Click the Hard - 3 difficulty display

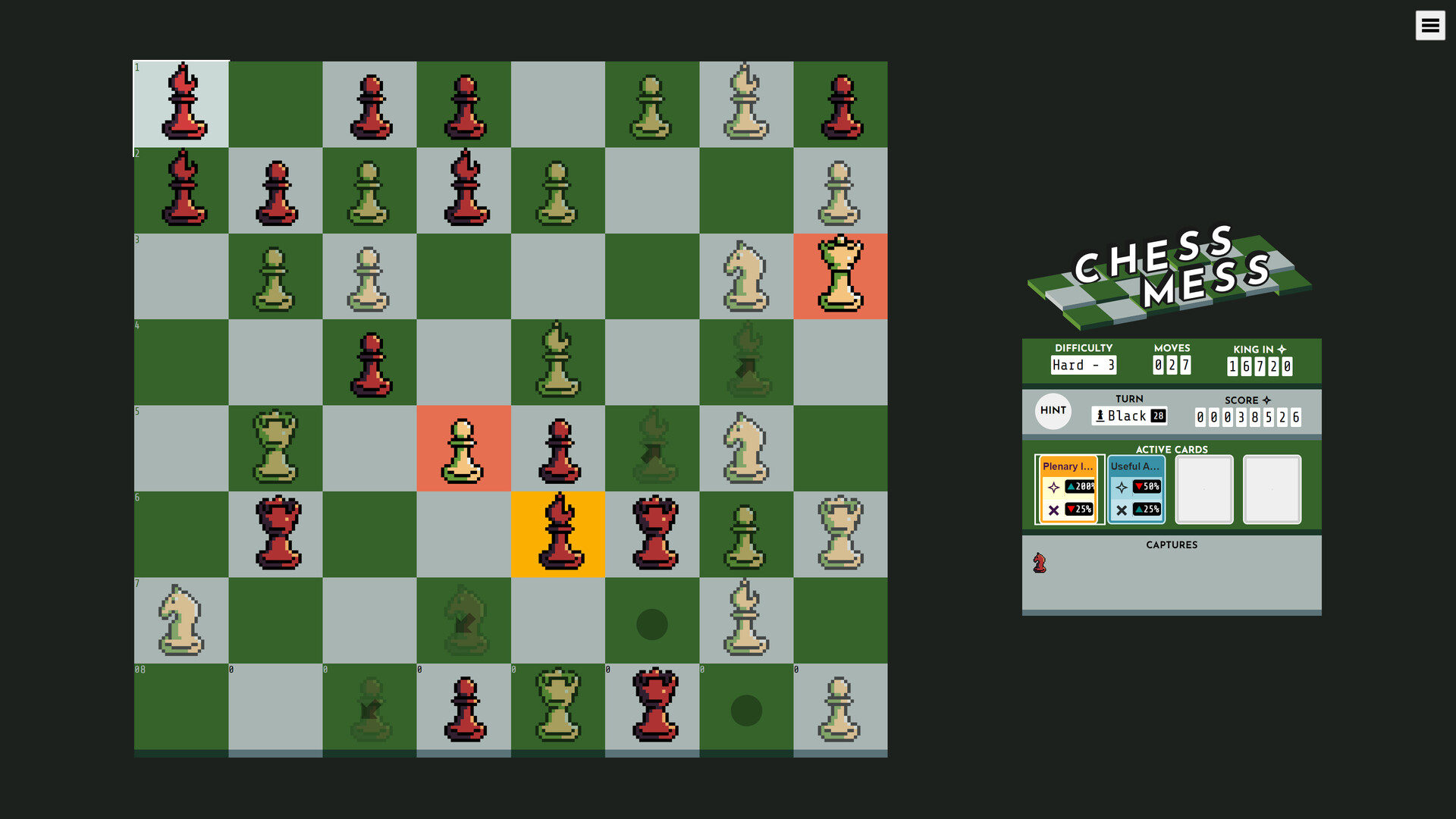pos(1083,365)
